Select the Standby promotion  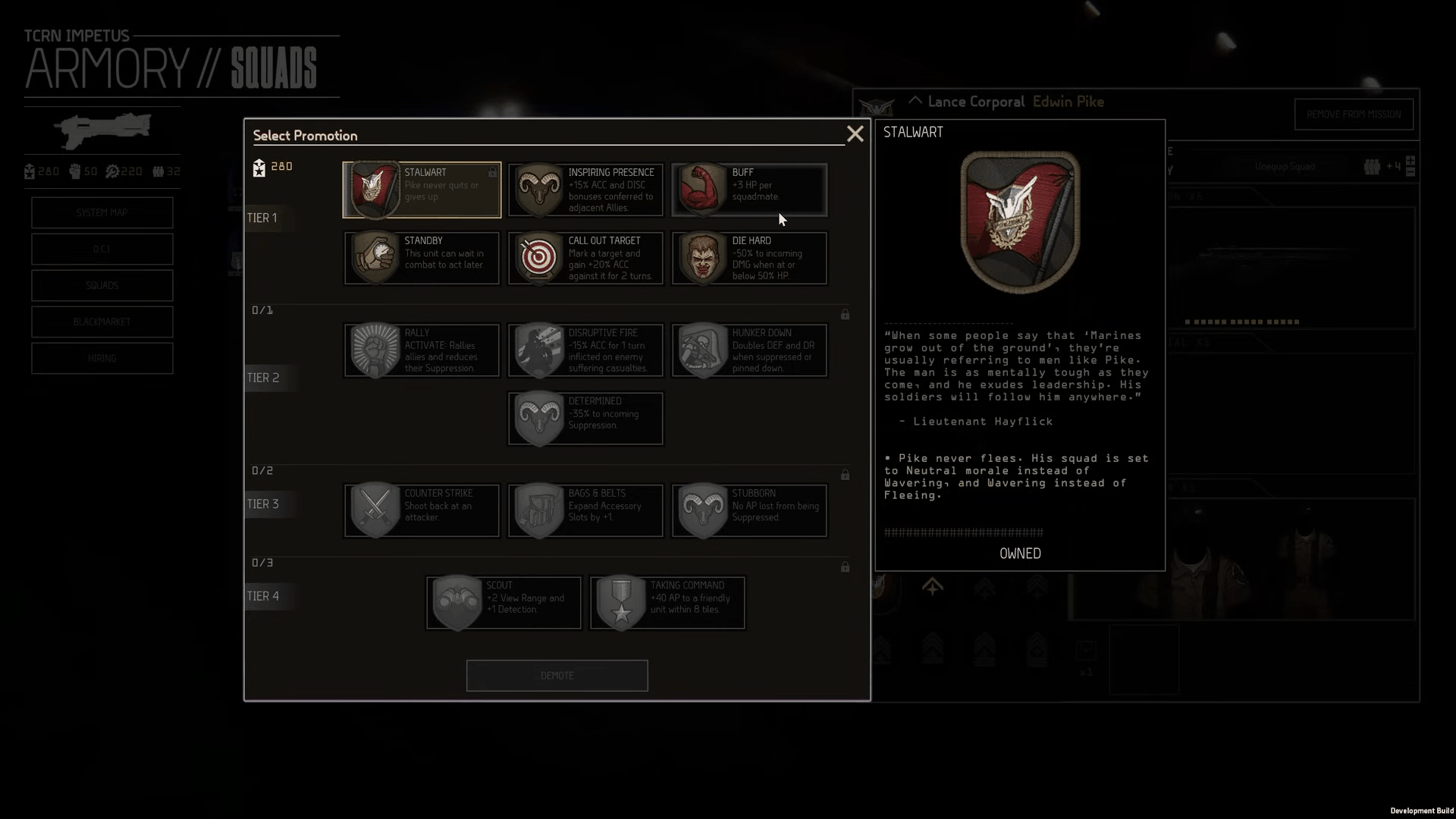click(x=422, y=258)
